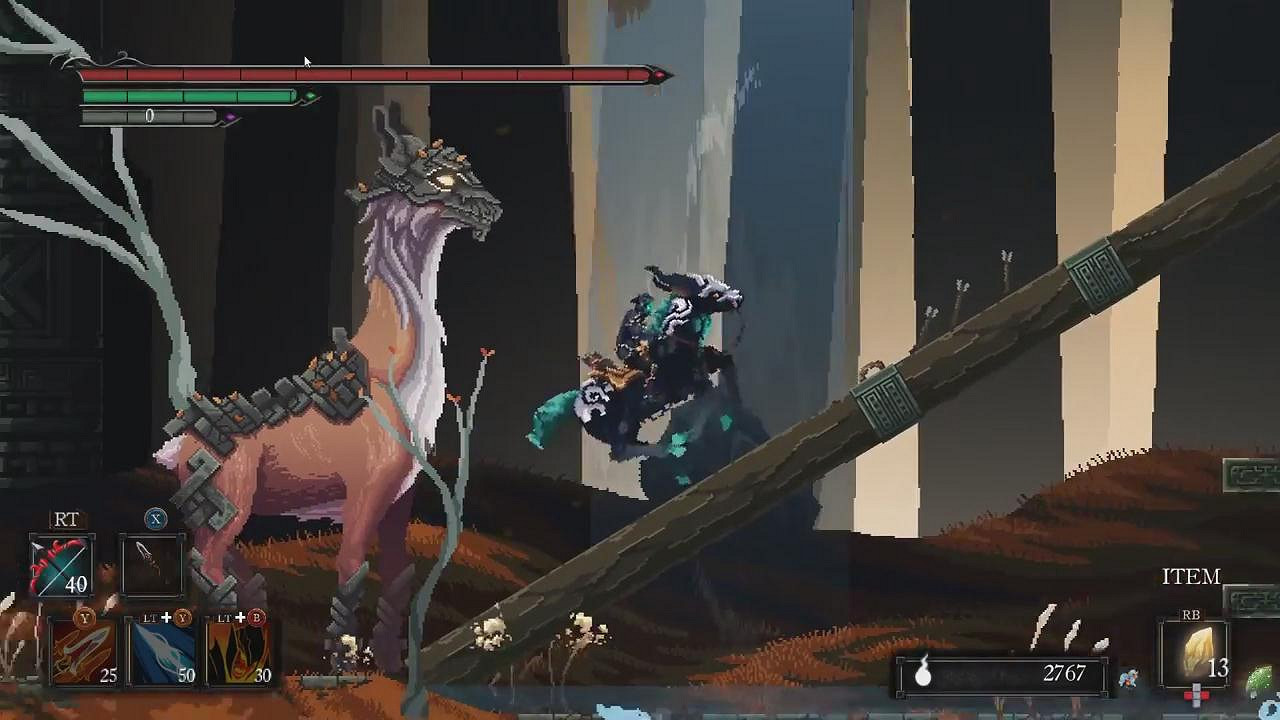Select the RT bow and arrow ability icon
The width and height of the screenshot is (1280, 720).
click(61, 567)
